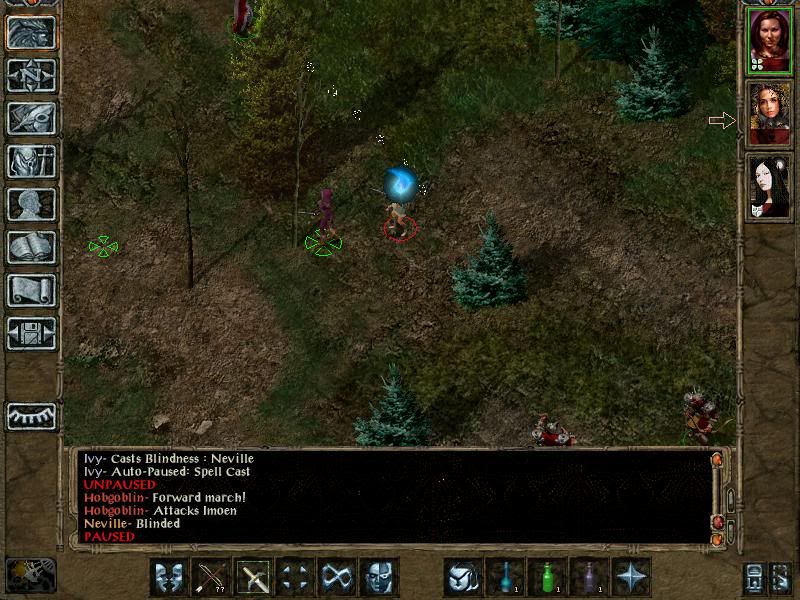This screenshot has width=800, height=600.
Task: Open the inventory screen from the armor button
Action: coord(31,161)
